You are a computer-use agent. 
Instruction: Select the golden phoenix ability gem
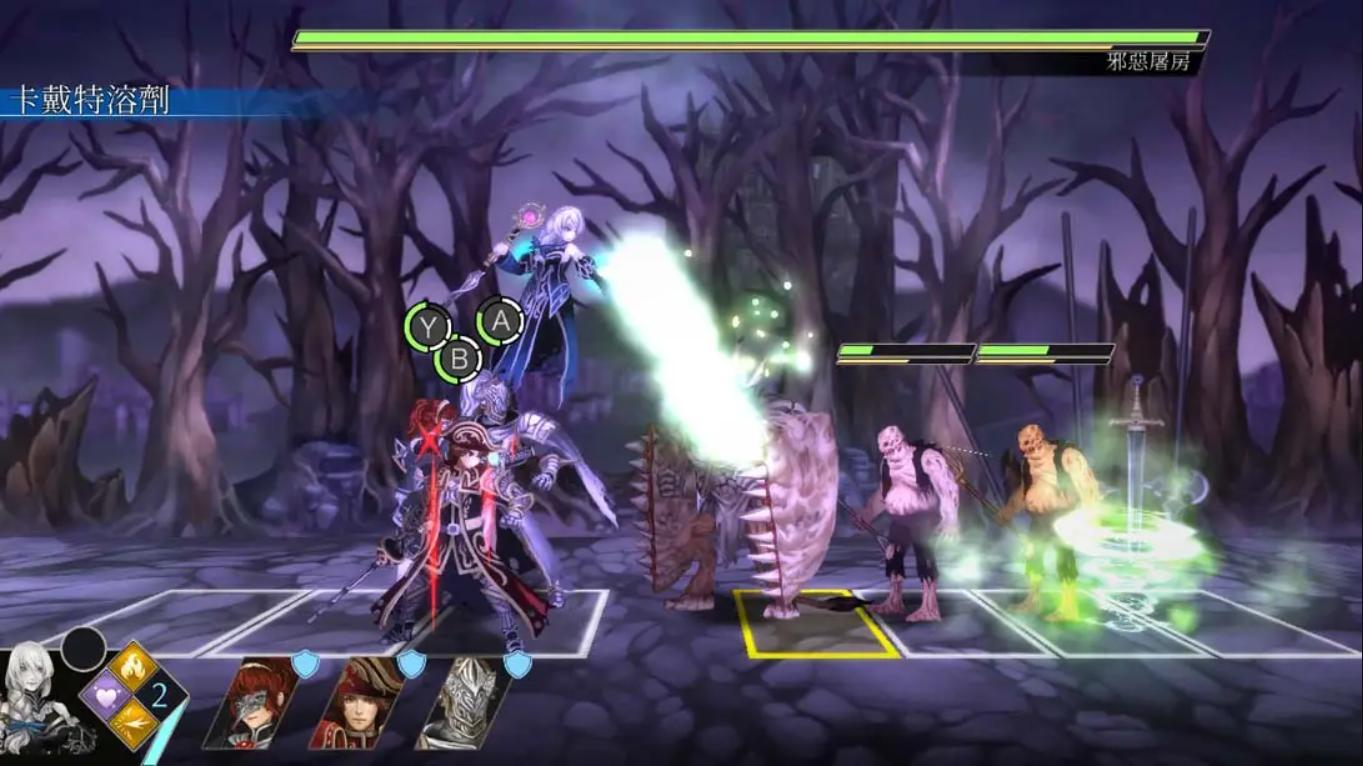click(133, 667)
